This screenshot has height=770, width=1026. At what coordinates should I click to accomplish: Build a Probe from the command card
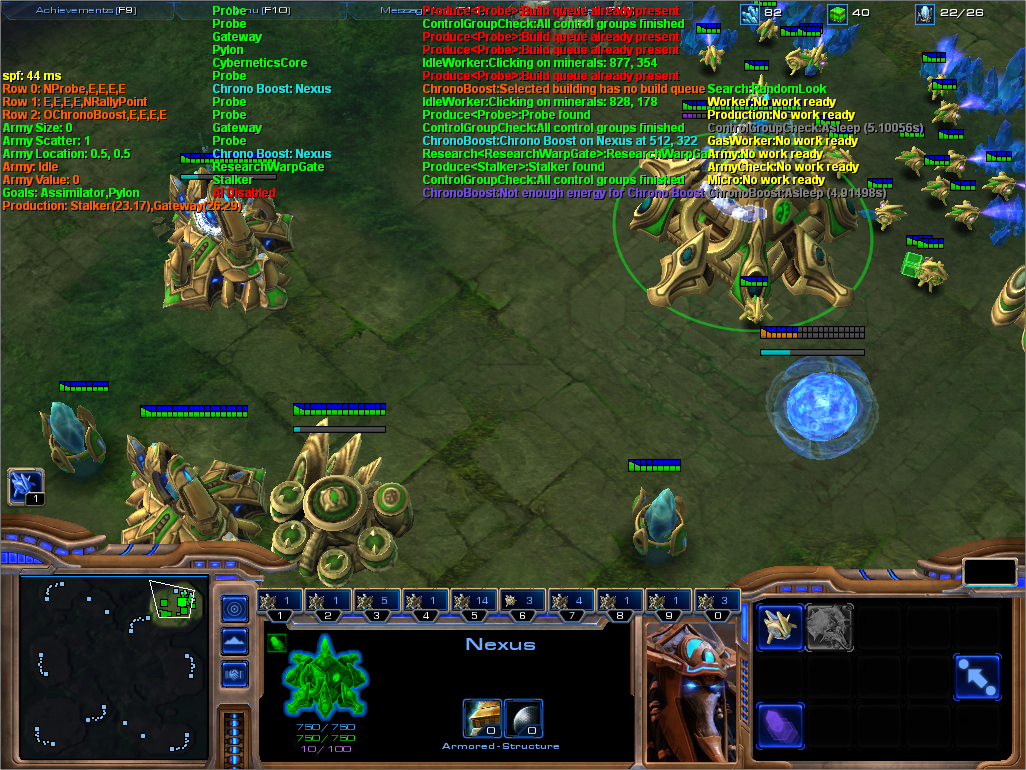(780, 628)
